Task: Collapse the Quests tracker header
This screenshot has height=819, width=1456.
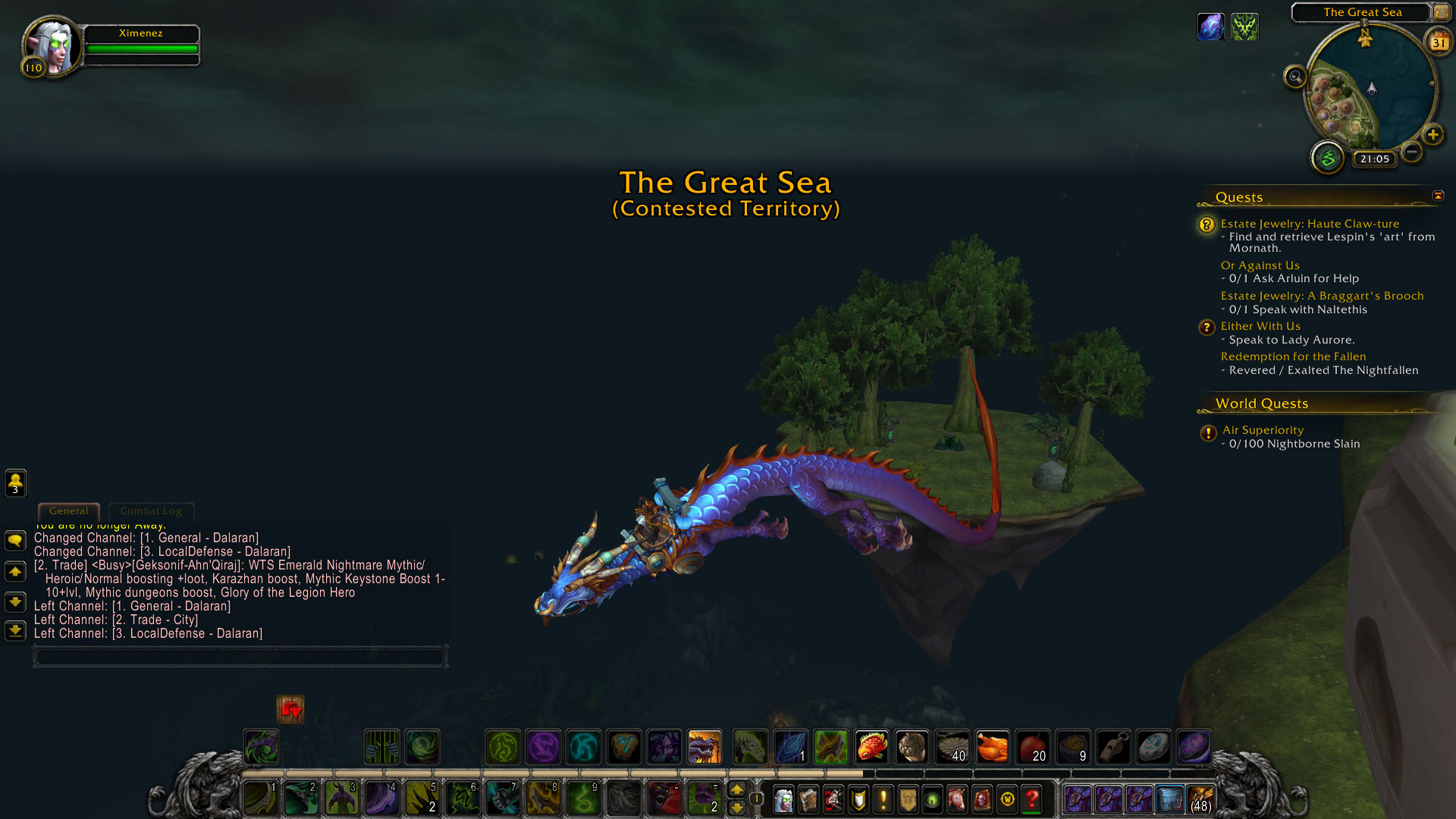Action: pos(1438,196)
